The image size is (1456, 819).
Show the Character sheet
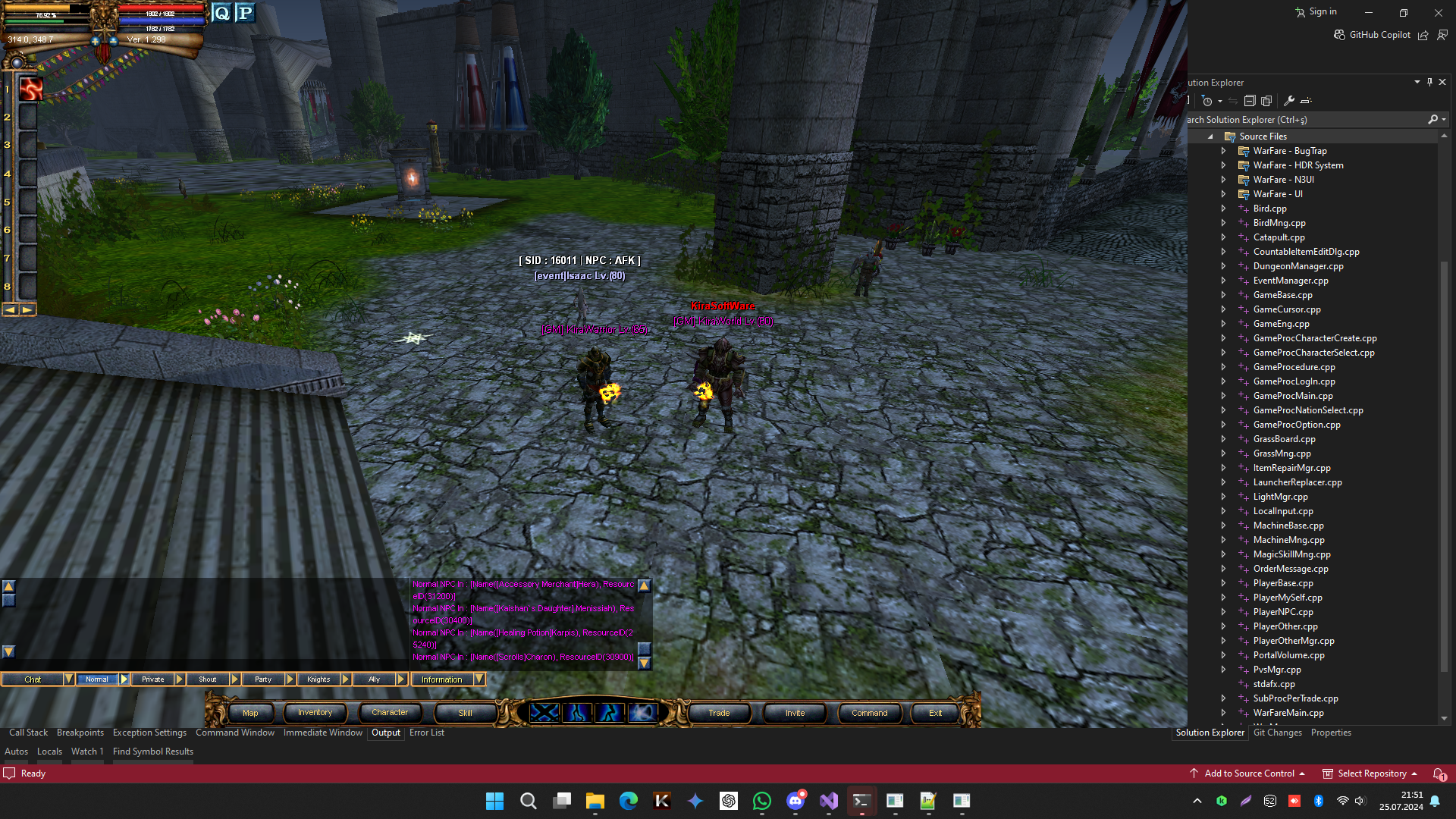coord(390,713)
